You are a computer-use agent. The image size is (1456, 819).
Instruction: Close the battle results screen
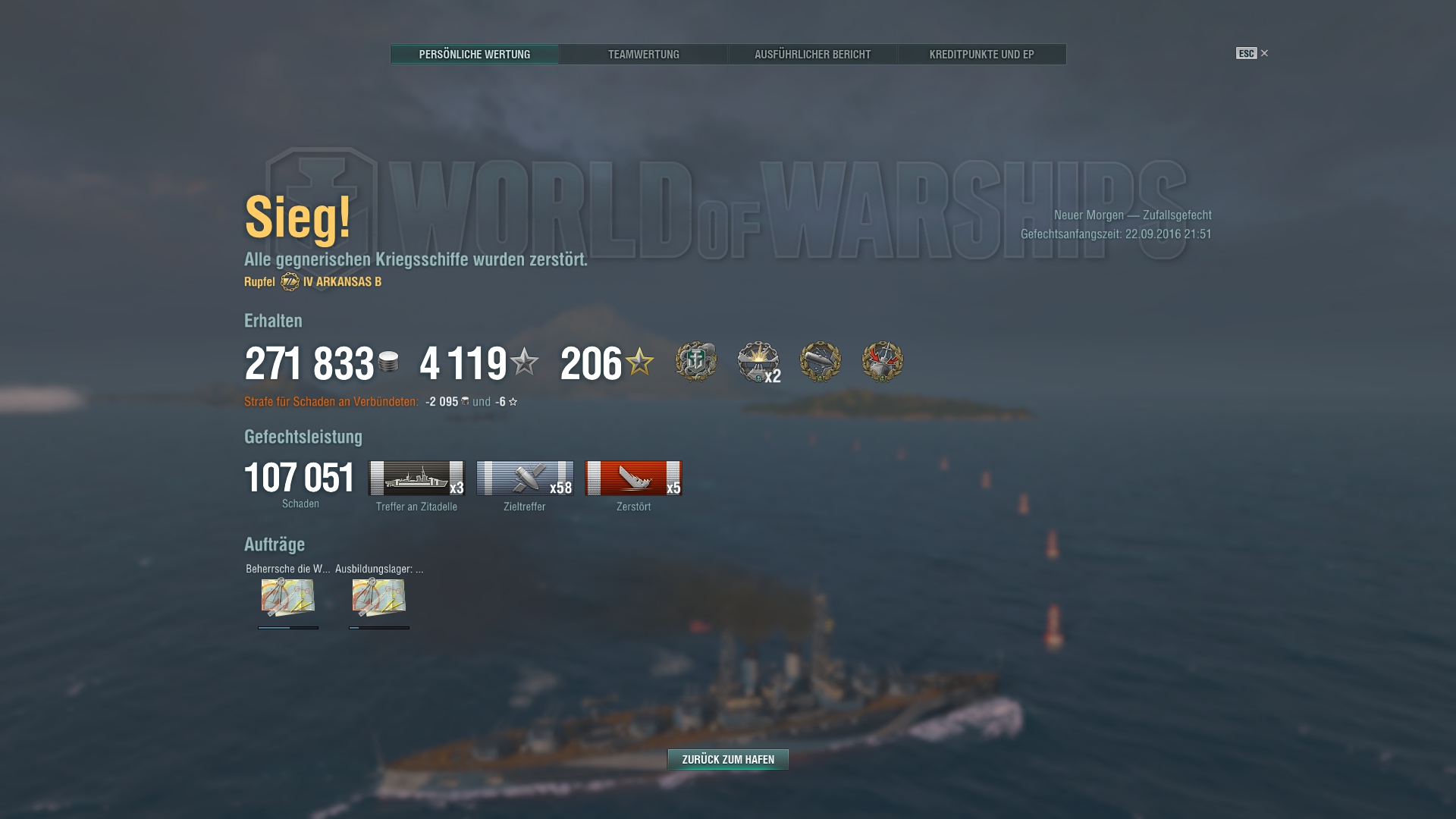[1263, 53]
